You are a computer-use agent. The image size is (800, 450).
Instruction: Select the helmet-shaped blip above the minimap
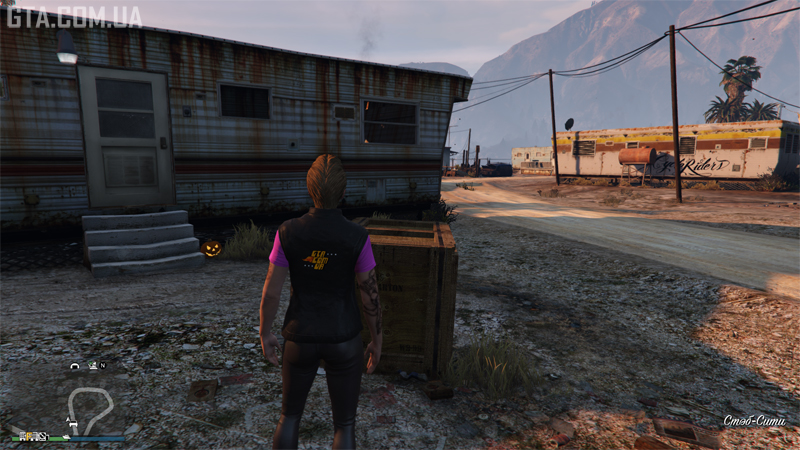[x=74, y=366]
